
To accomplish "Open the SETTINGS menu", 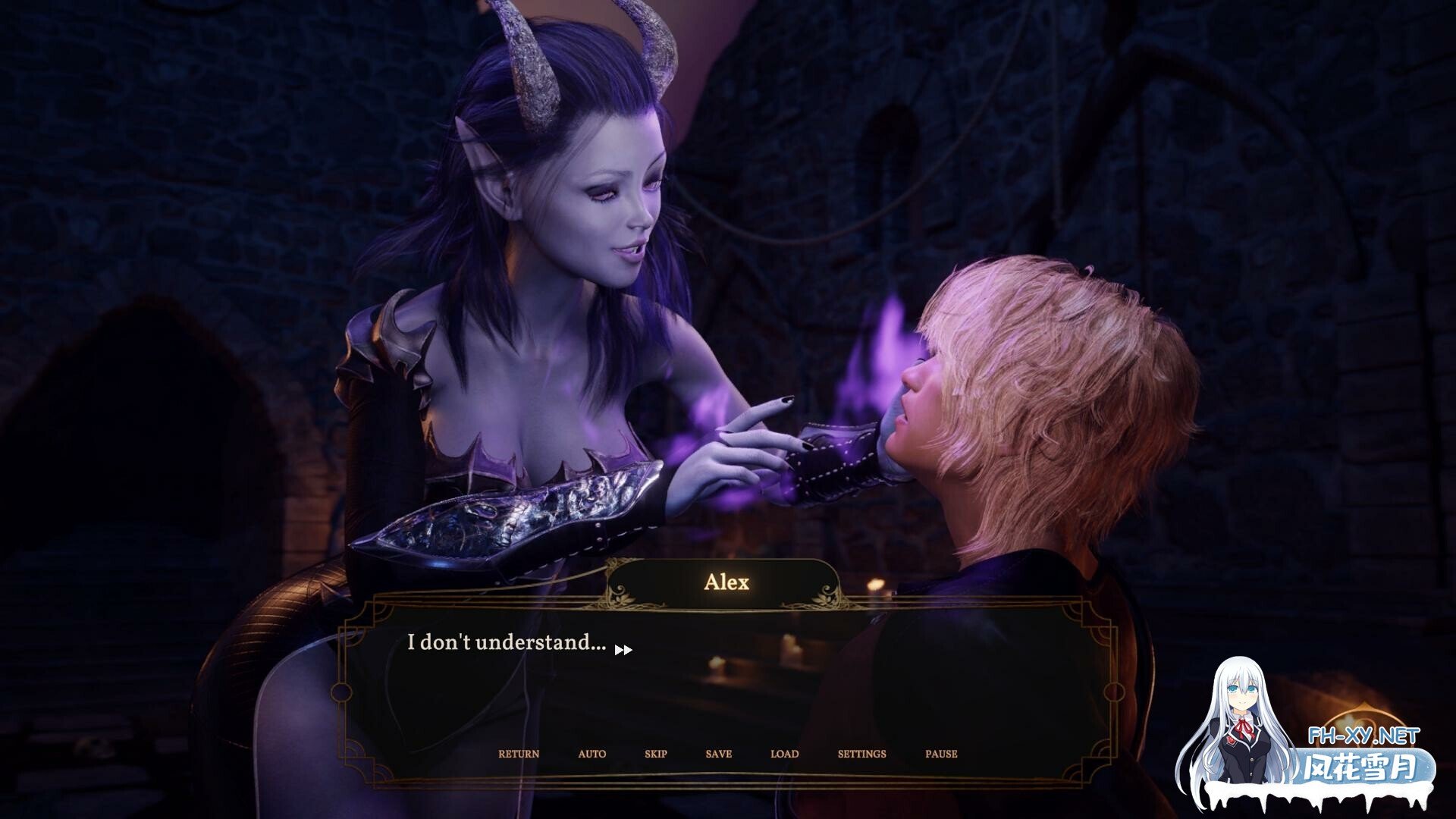I will click(861, 754).
